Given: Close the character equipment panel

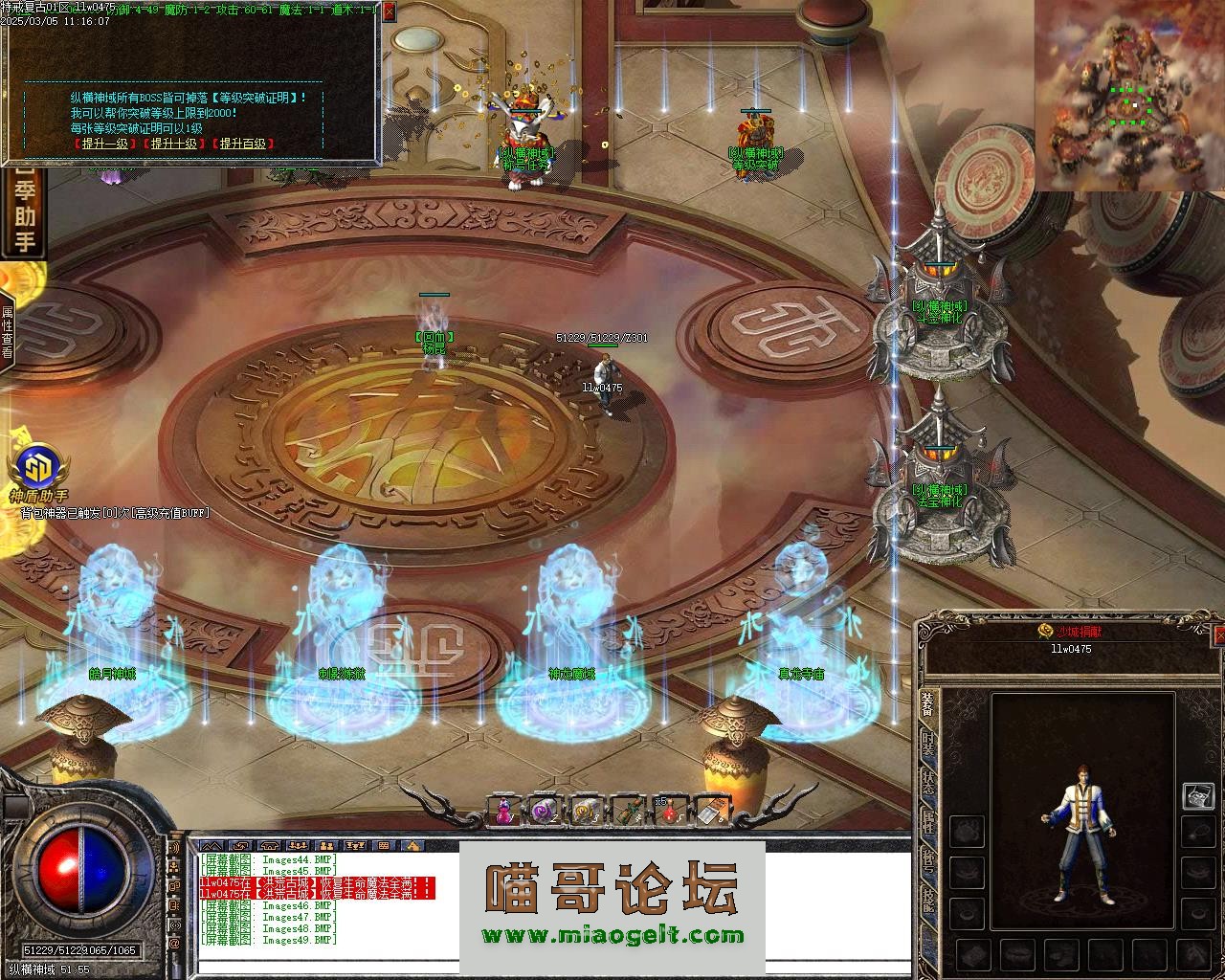Looking at the screenshot, I should coord(1218,635).
